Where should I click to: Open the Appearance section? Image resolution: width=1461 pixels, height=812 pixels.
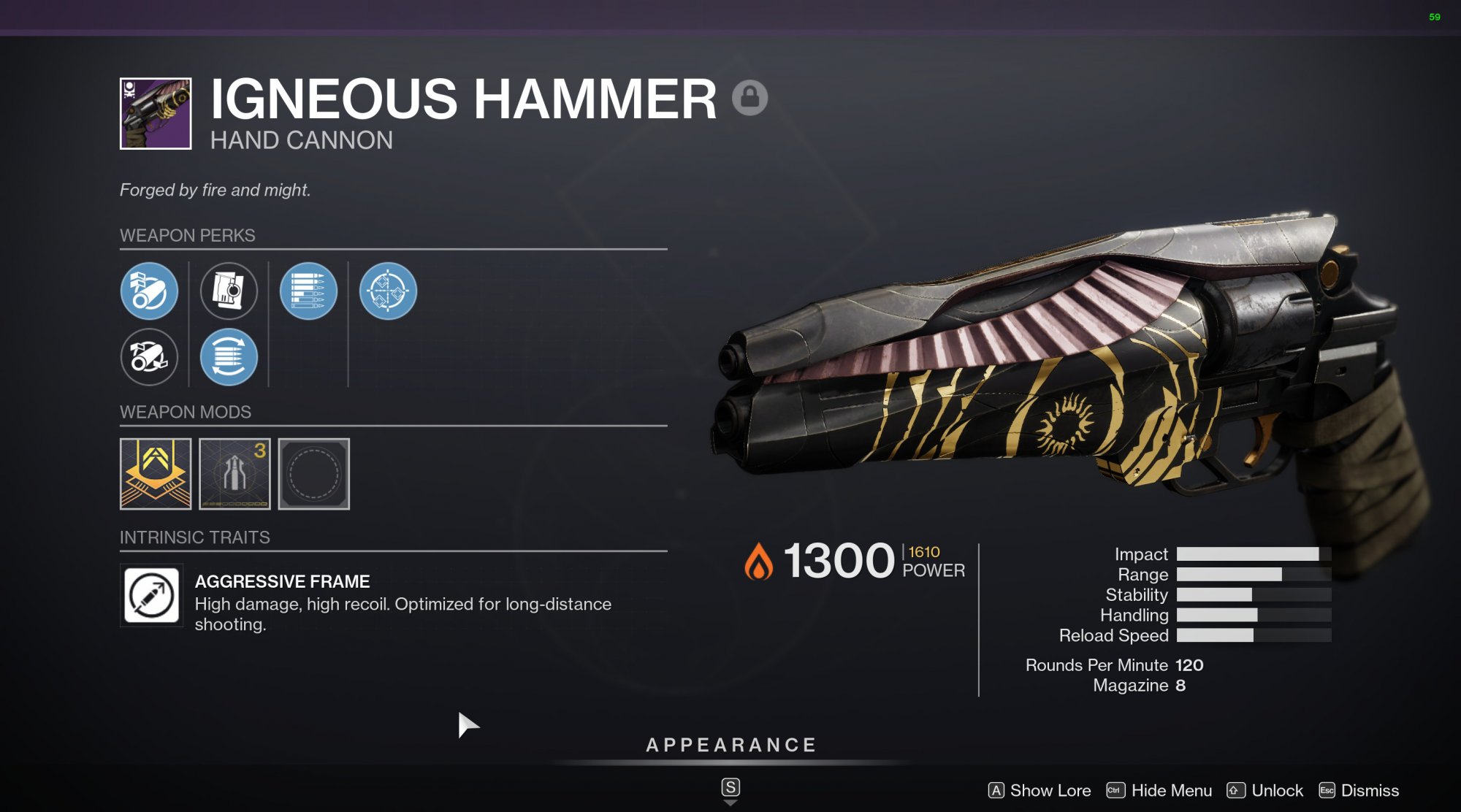point(730,745)
